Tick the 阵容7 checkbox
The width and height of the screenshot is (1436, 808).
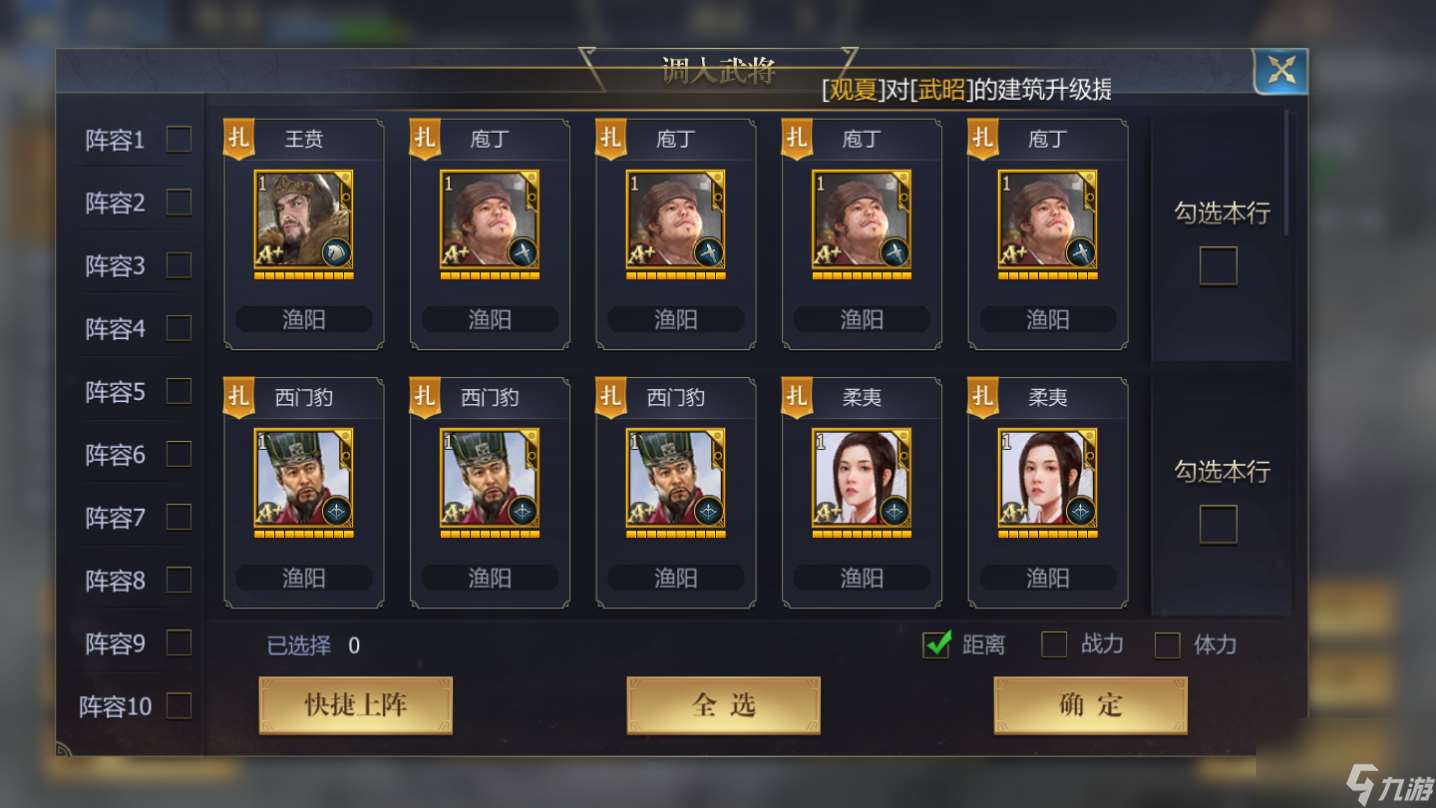[179, 517]
